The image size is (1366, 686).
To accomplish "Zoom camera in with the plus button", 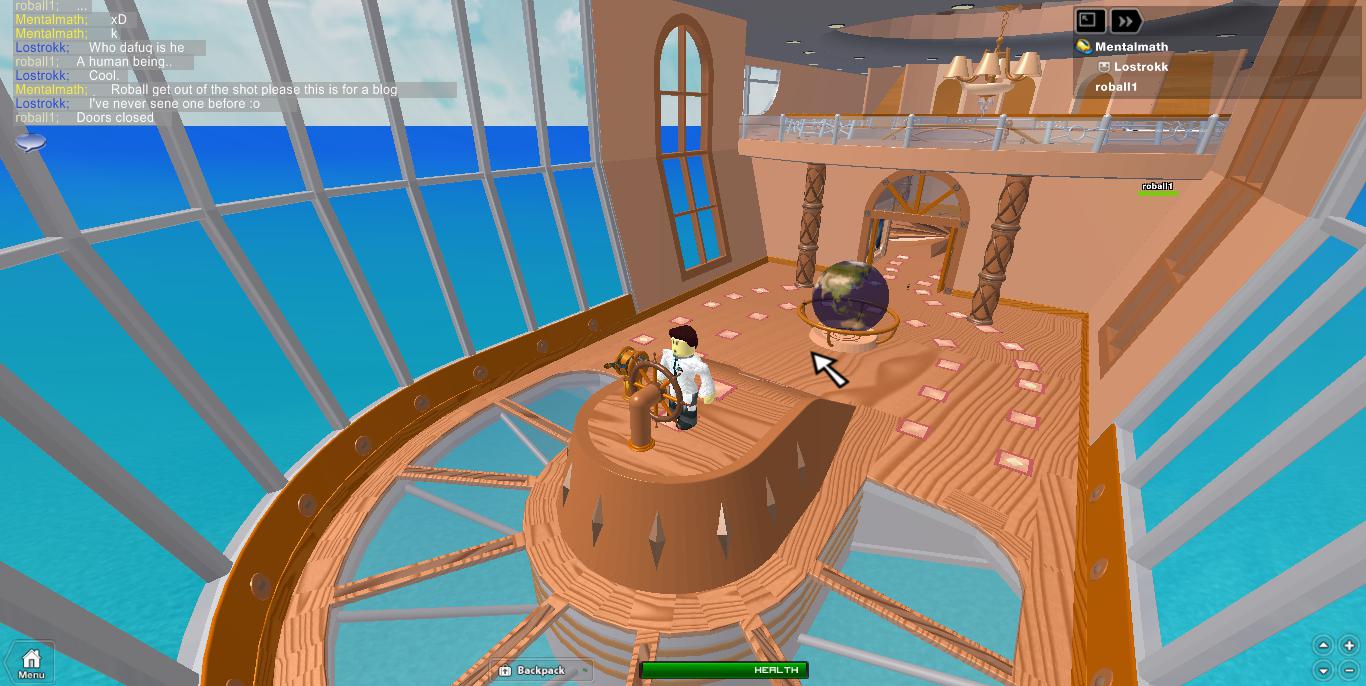I will click(1348, 646).
